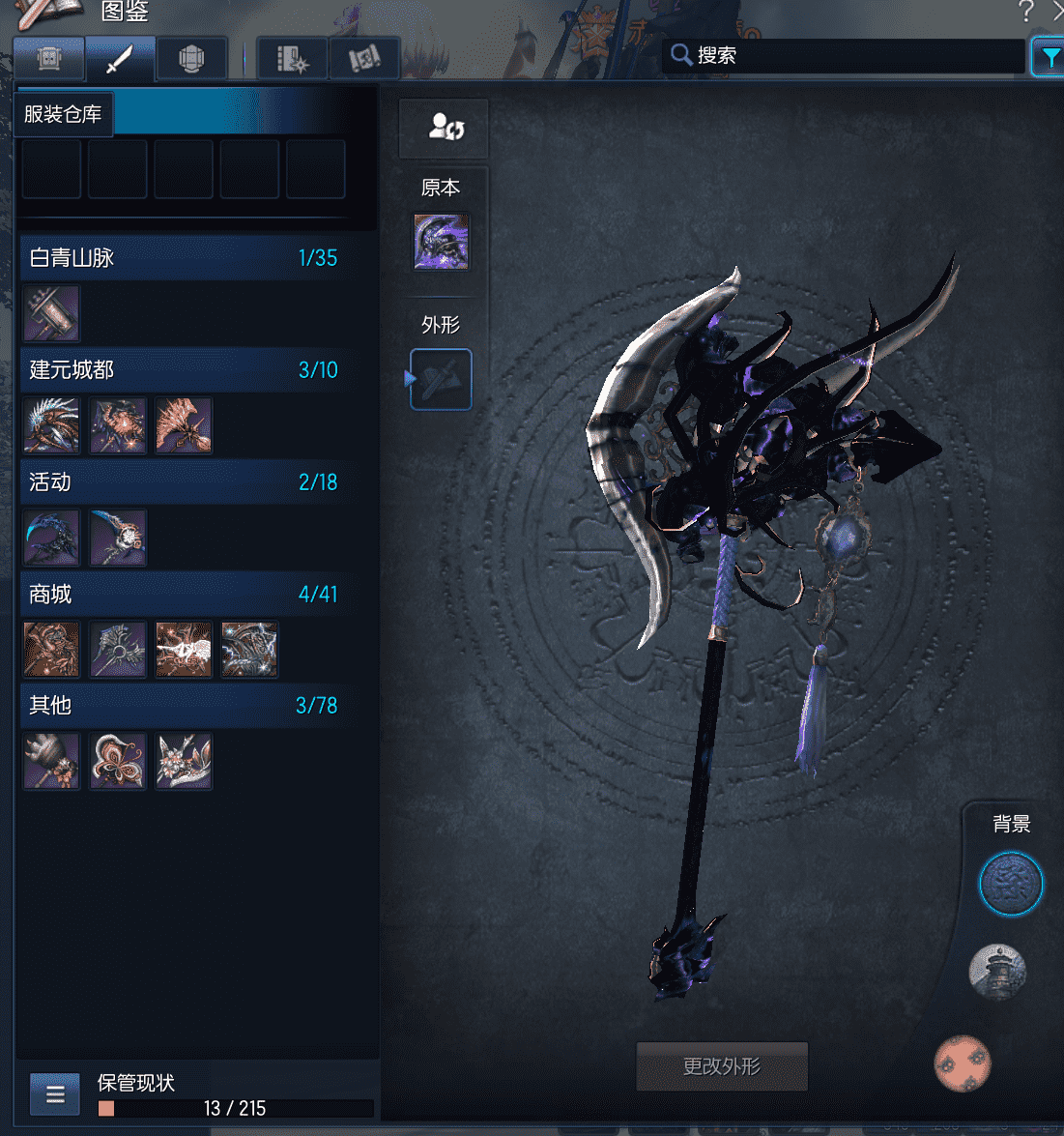This screenshot has width=1064, height=1136.
Task: Click the 外形 appearance slot
Action: [x=442, y=379]
